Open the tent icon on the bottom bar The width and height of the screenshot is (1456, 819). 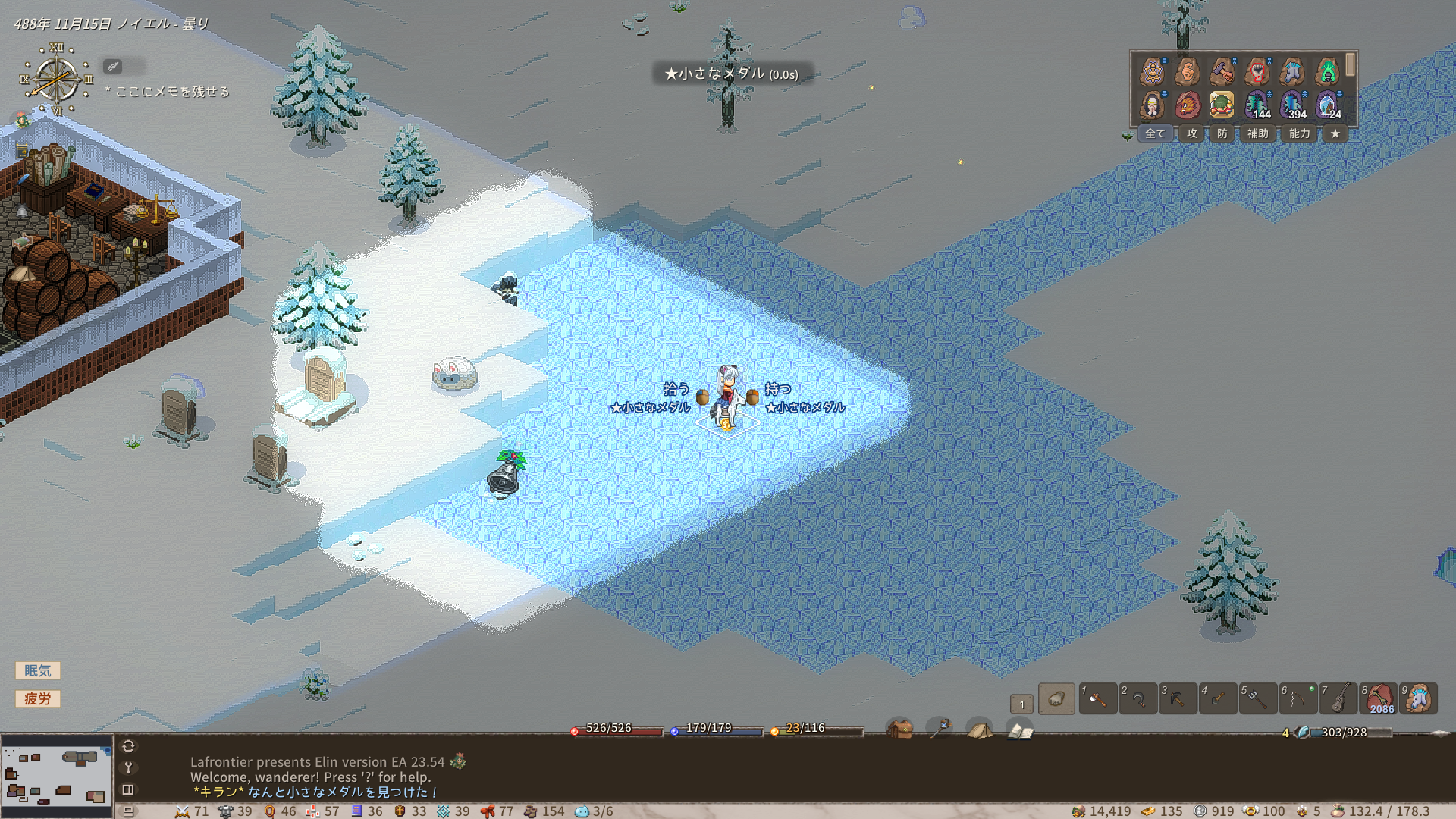click(x=980, y=730)
